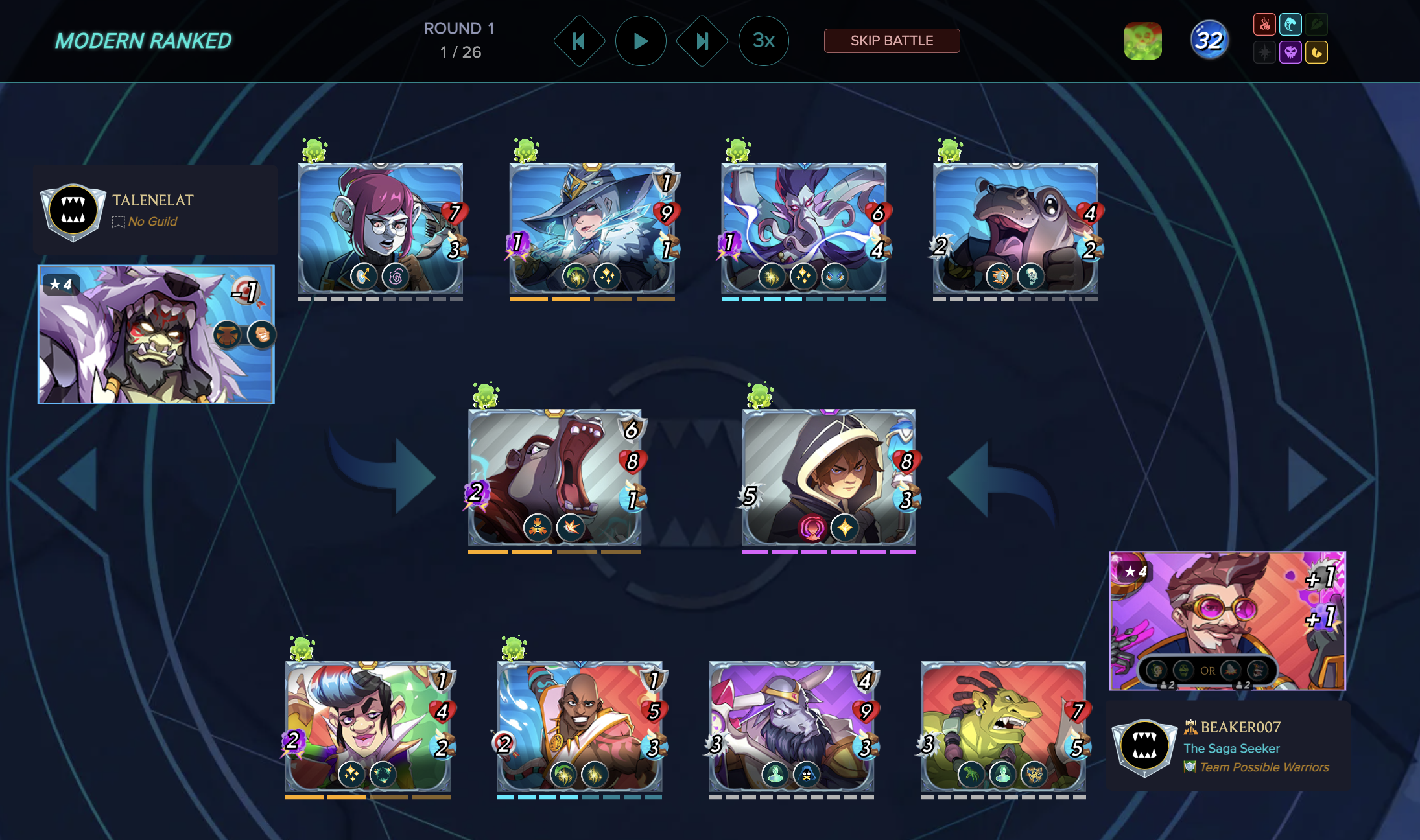The image size is (1420, 840).
Task: Select the bald muscular monk card
Action: click(x=579, y=726)
